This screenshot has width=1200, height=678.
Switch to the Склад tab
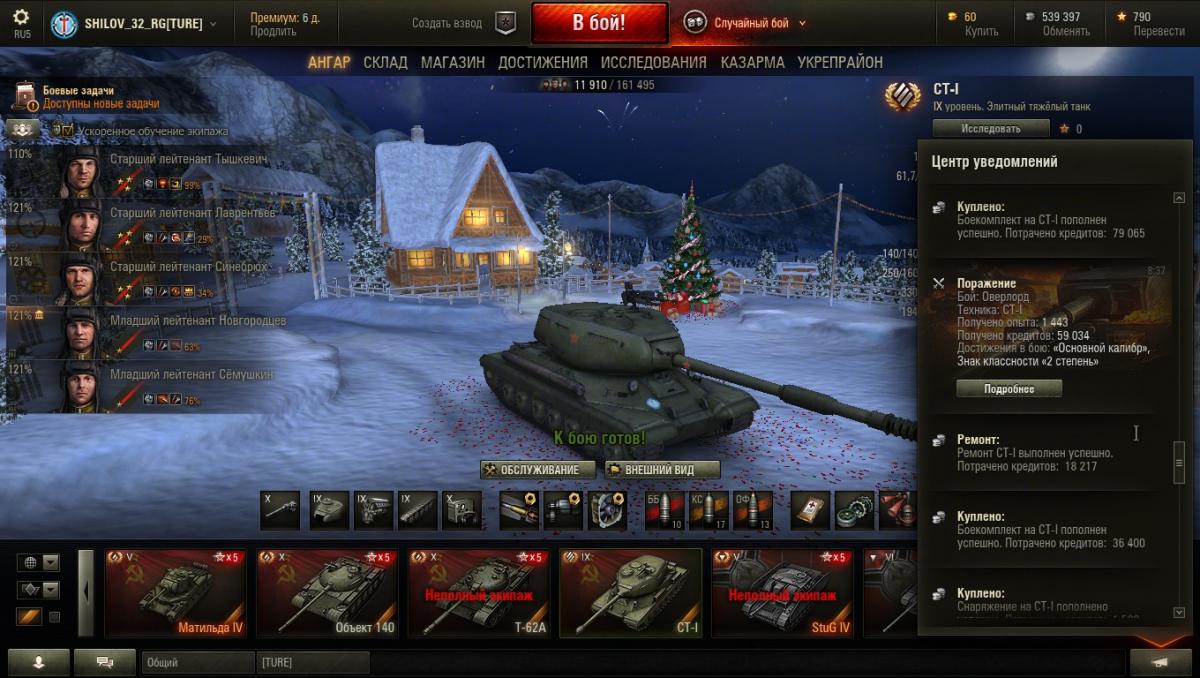click(x=385, y=62)
